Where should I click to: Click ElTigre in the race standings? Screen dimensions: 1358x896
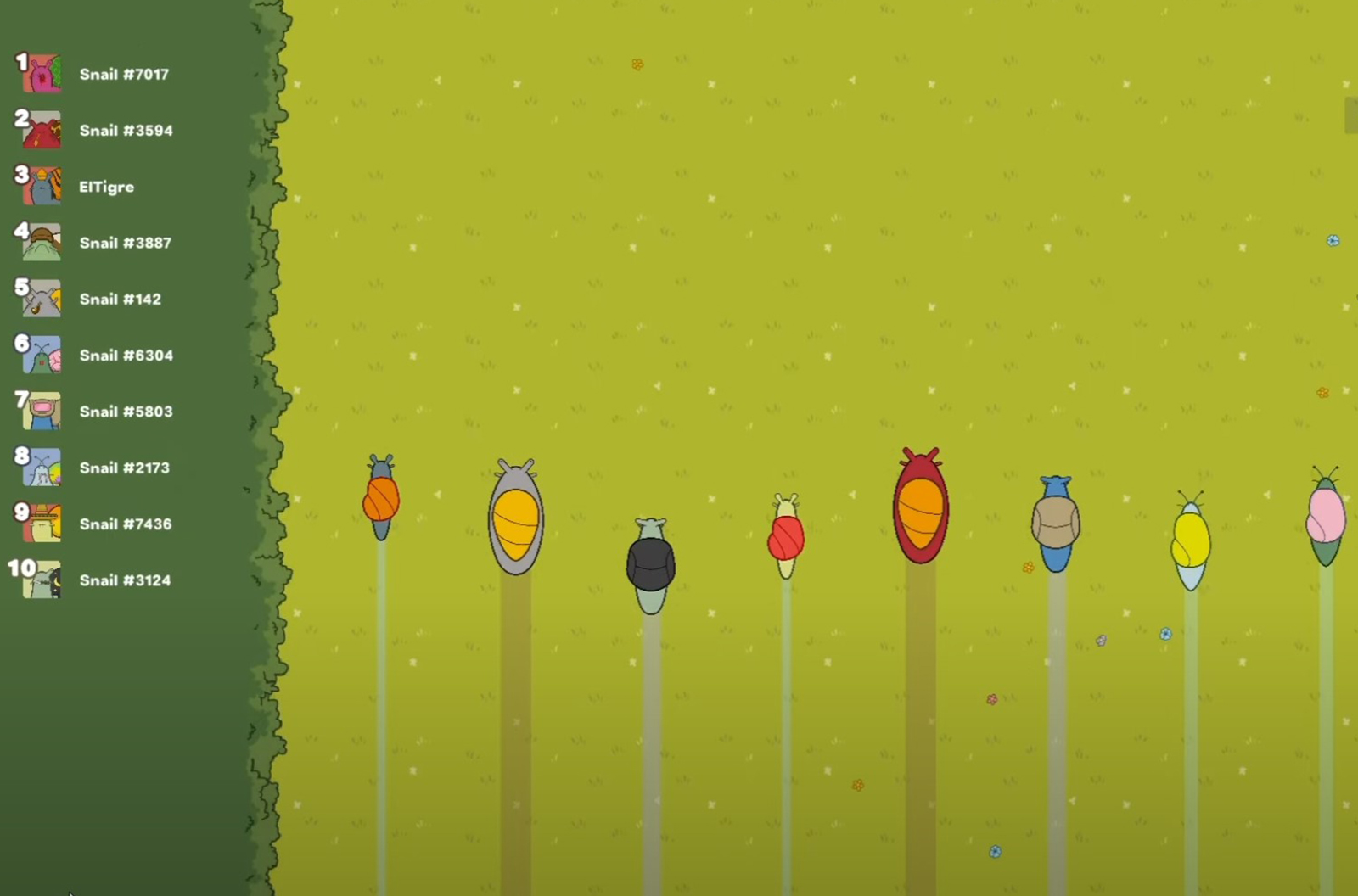tap(106, 187)
